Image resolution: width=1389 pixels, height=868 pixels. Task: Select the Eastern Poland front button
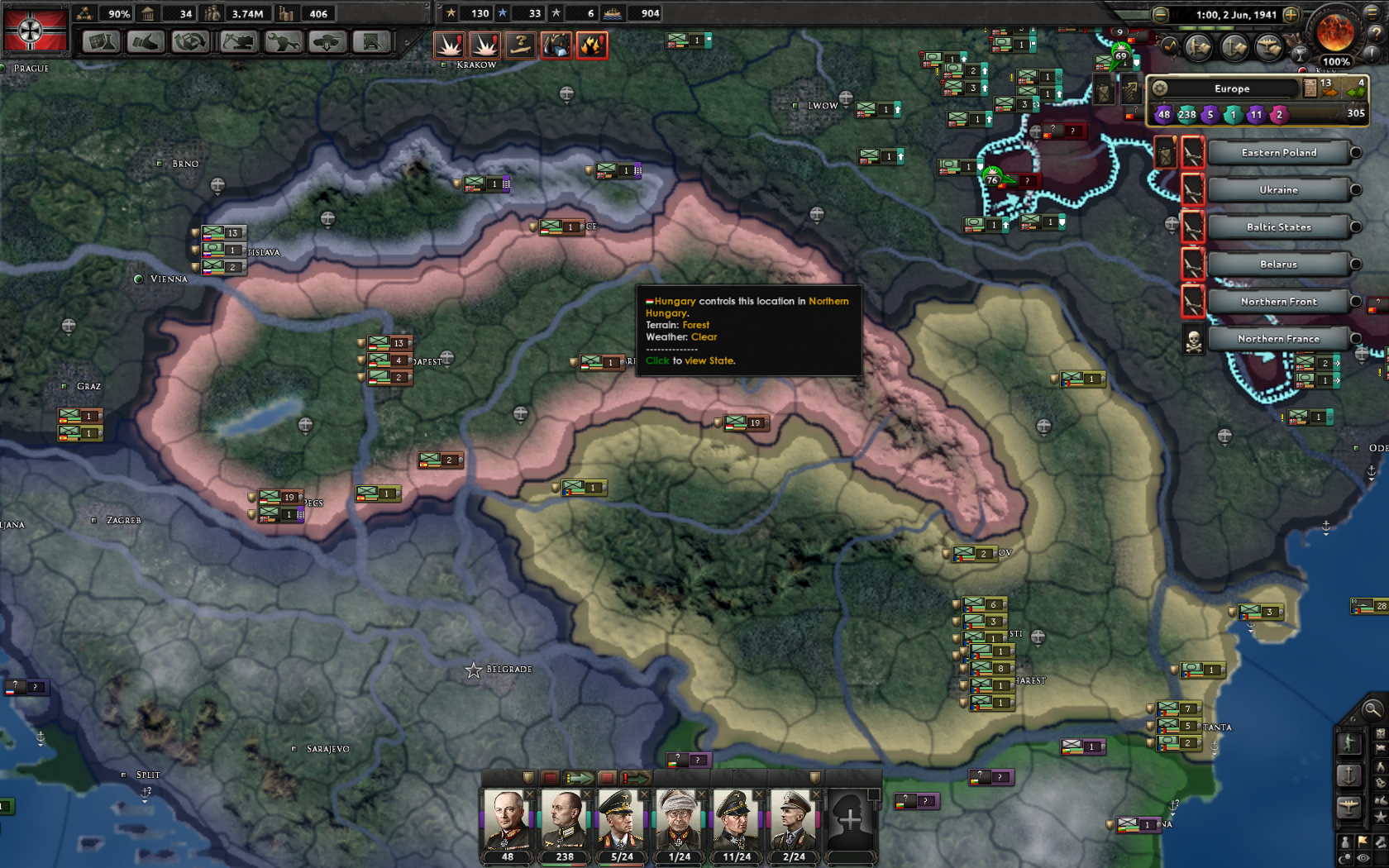coord(1278,152)
